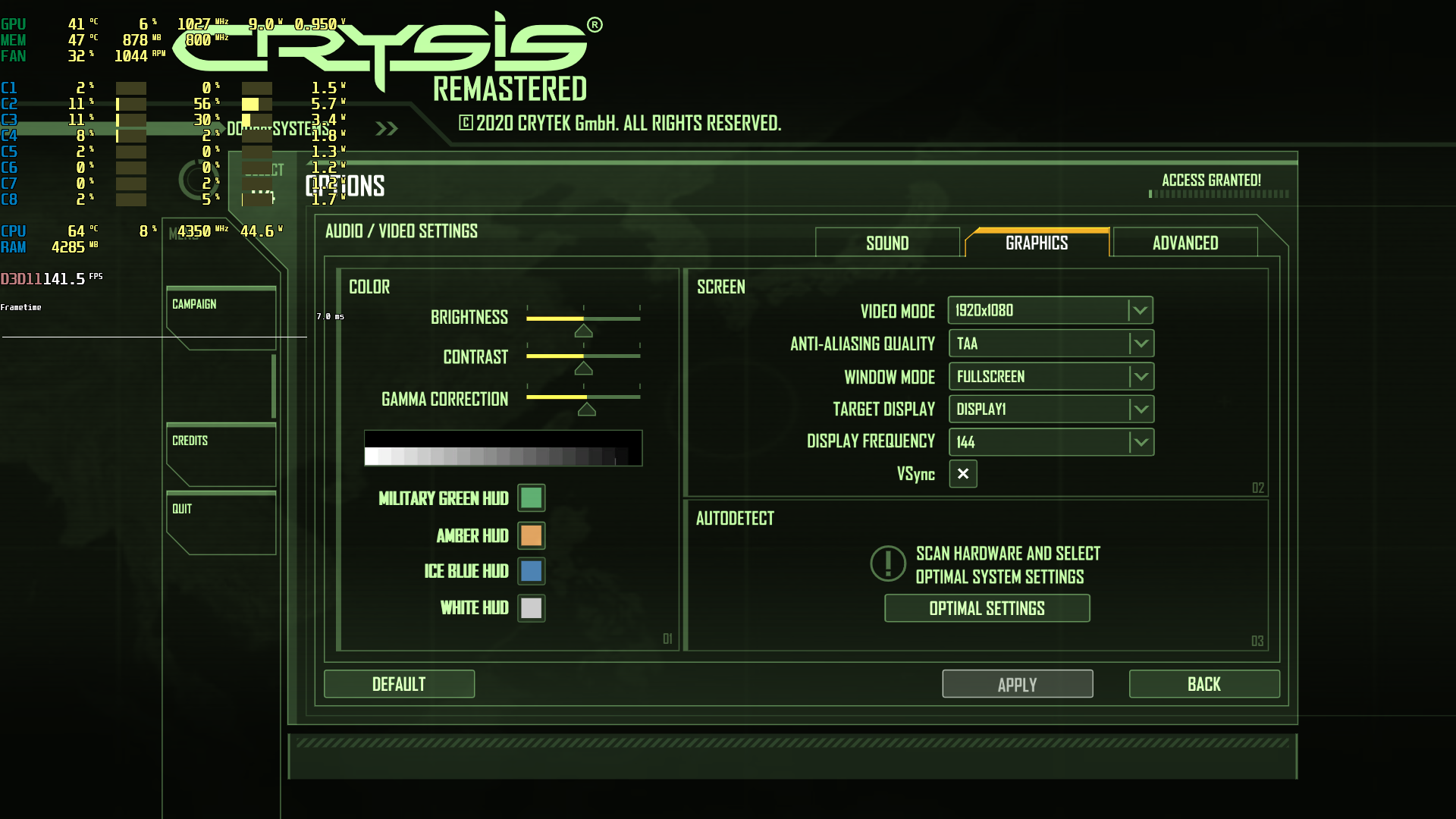Open the Target Display dropdown
This screenshot has height=819, width=1456.
[x=1051, y=409]
